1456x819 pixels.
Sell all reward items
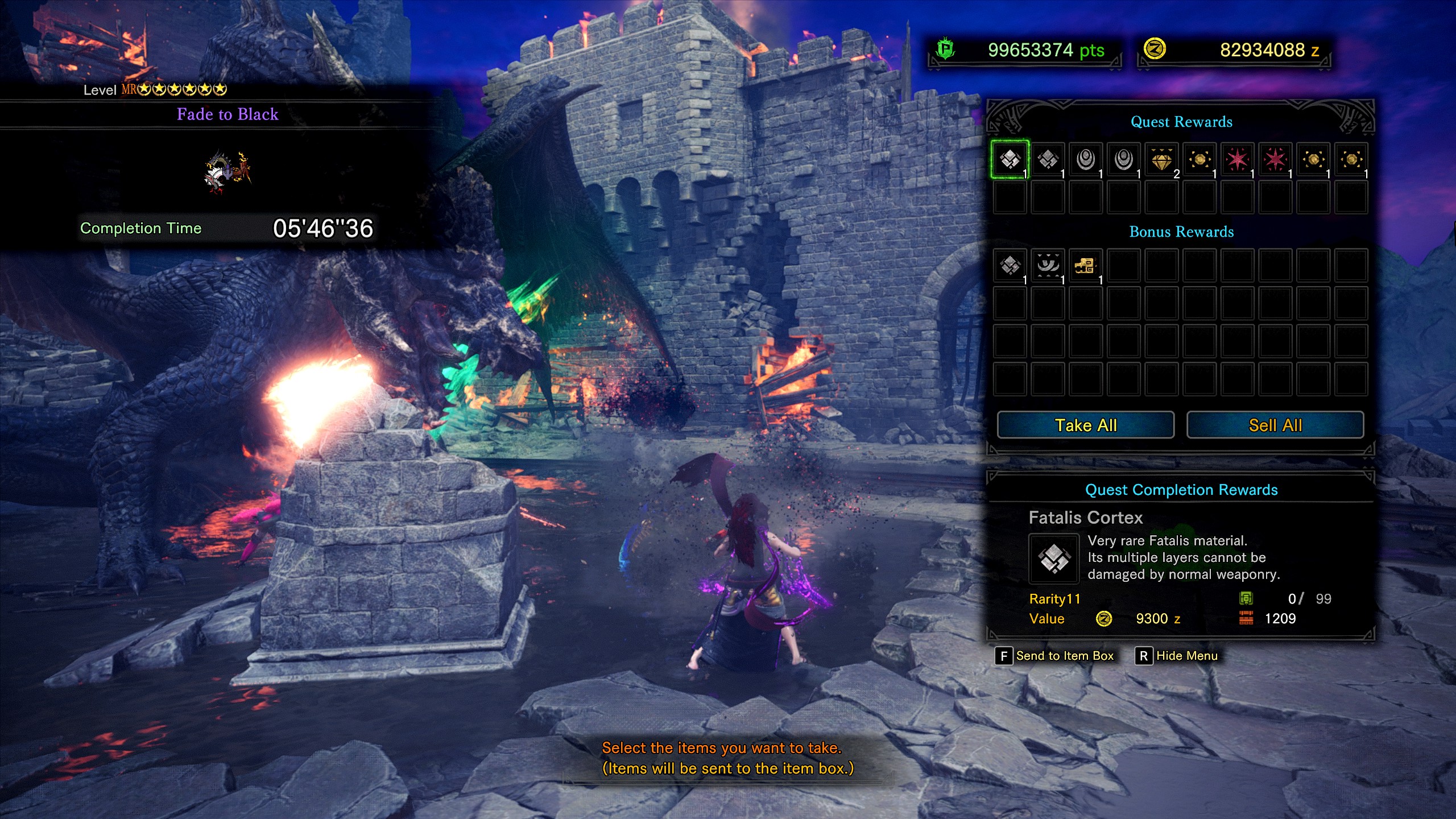[1275, 425]
